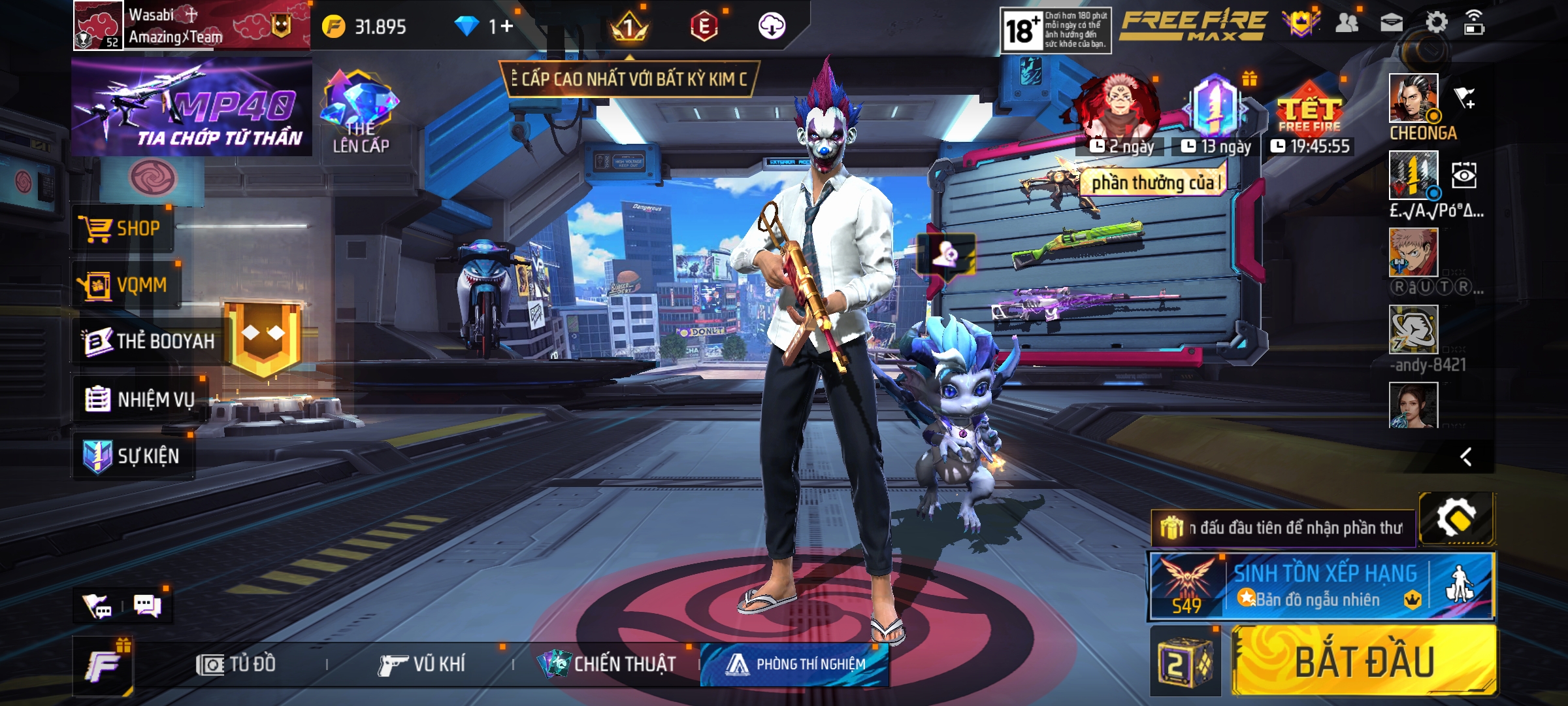Viewport: 1568px width, 706px height.
Task: Add diamonds with the plus button
Action: [x=507, y=27]
